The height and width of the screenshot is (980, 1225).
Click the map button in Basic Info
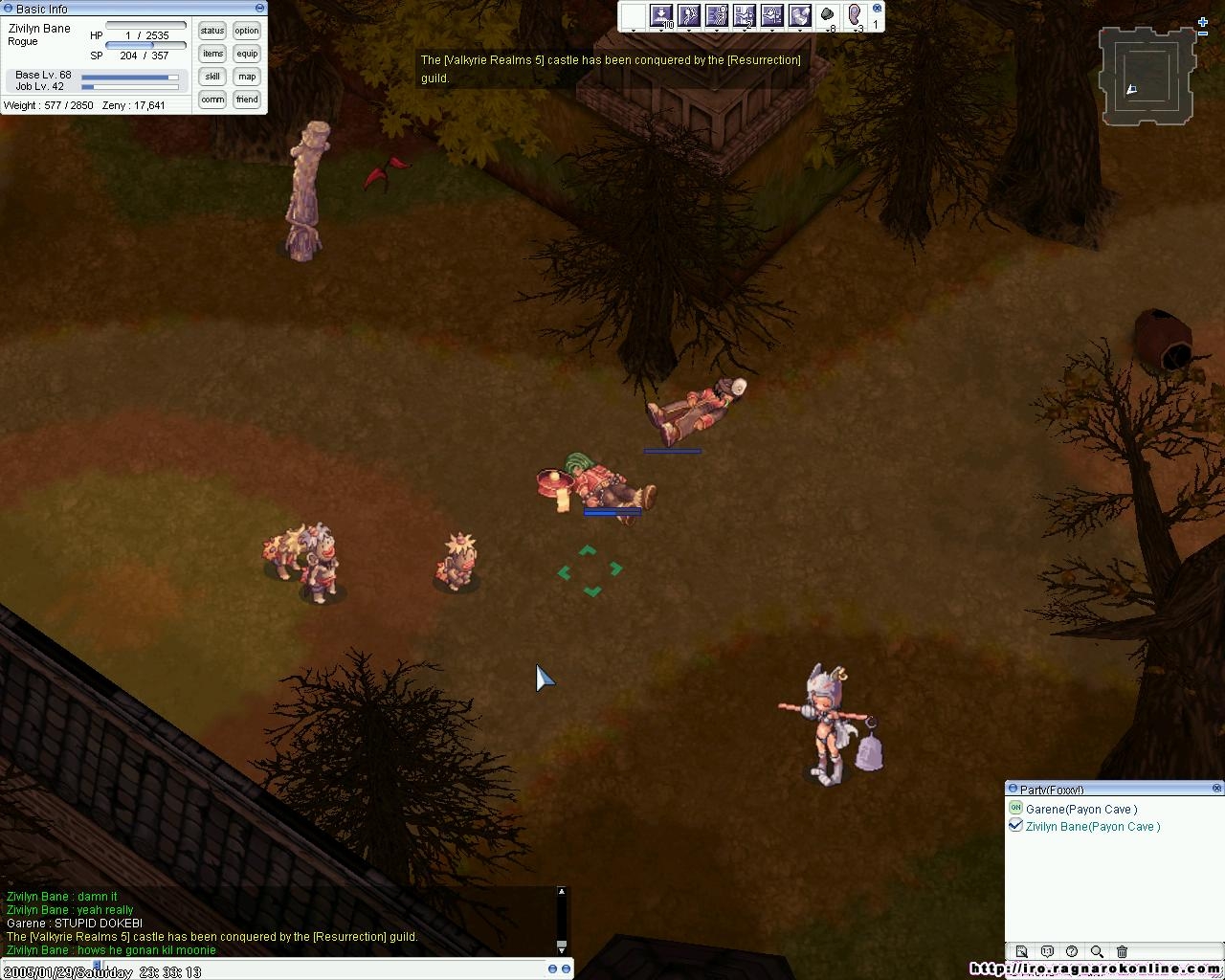[247, 77]
